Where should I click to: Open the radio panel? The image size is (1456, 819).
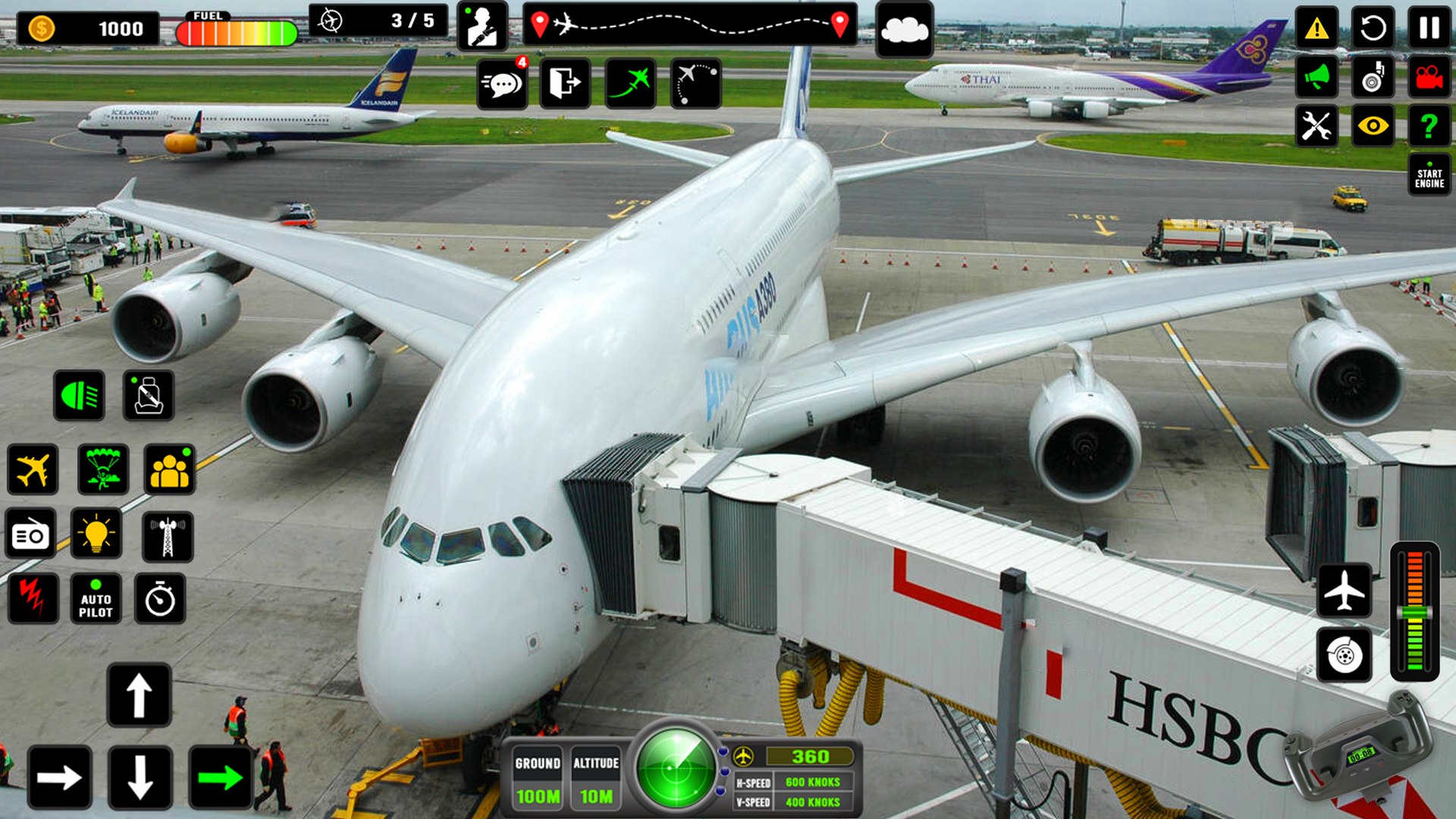(x=32, y=535)
